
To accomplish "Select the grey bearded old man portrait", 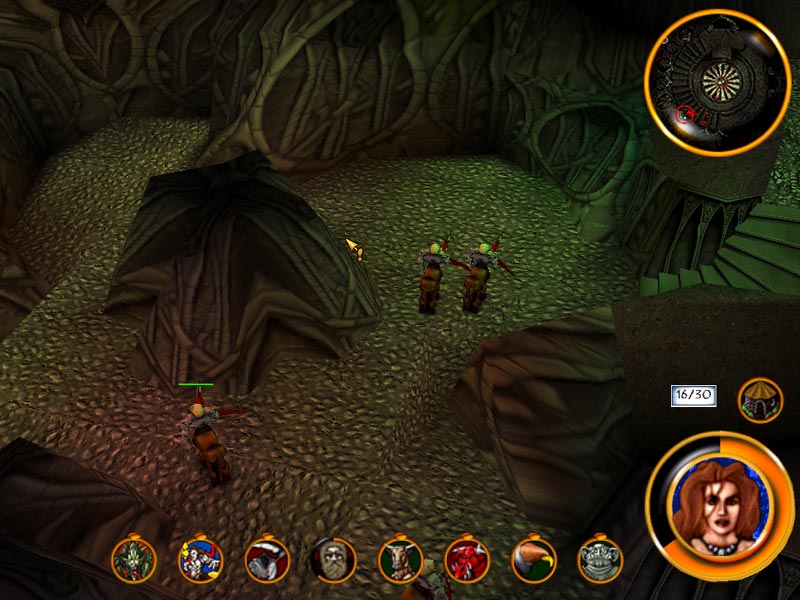I will tap(333, 560).
